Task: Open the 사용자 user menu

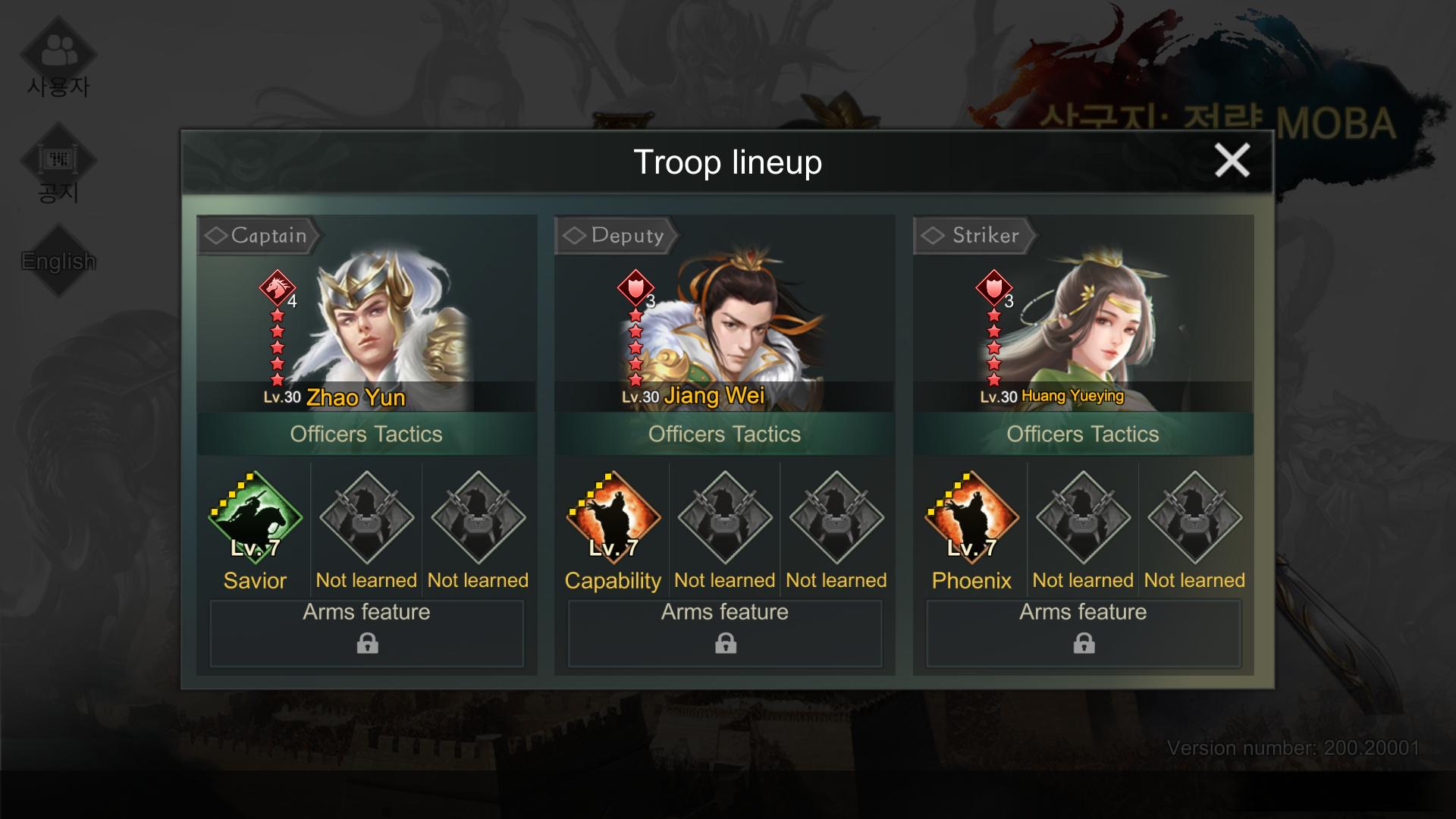Action: 58,61
